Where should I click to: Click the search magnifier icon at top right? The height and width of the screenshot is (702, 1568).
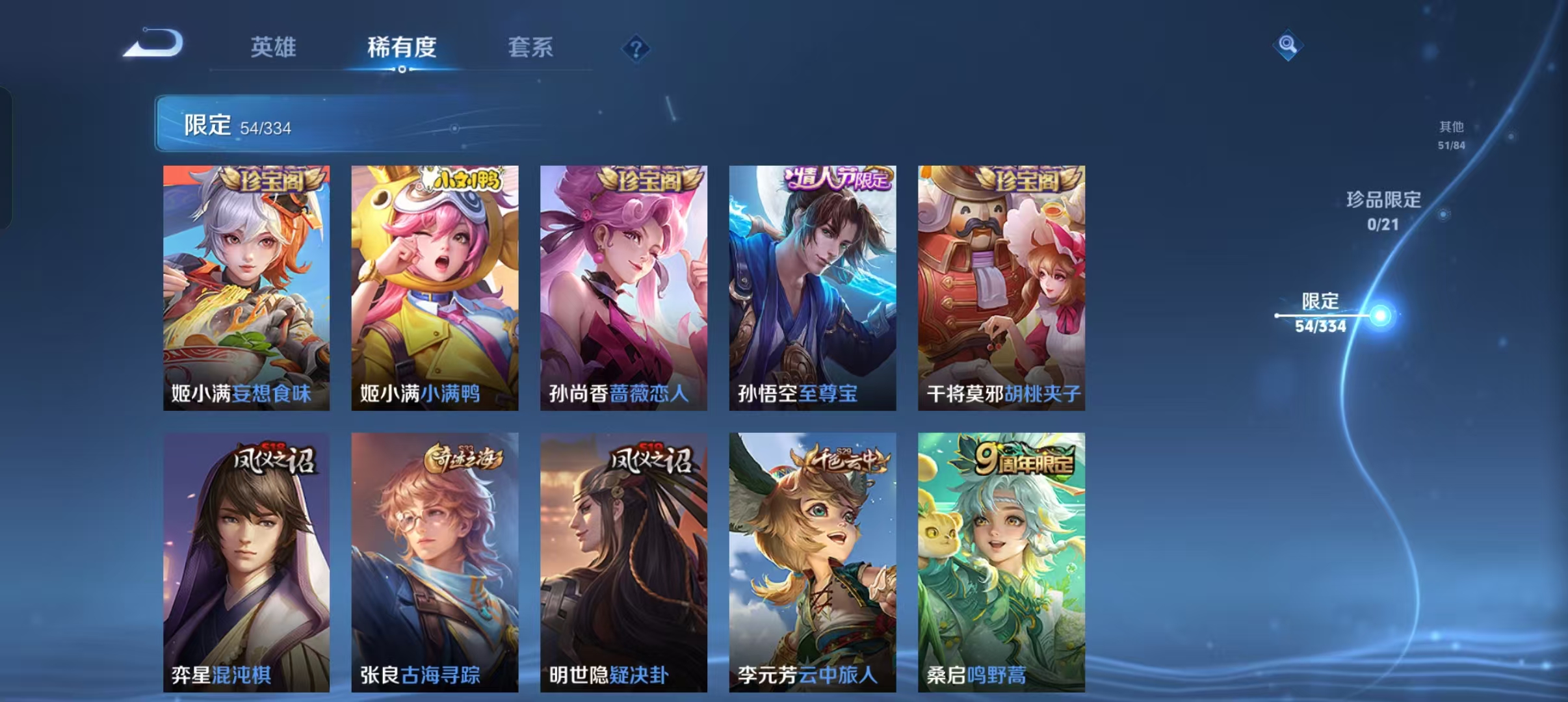(x=1287, y=45)
